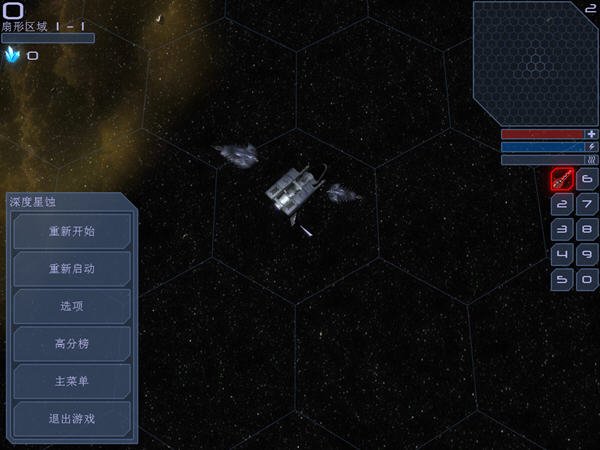The width and height of the screenshot is (600, 450).
Task: Click the hexagonal grid minimap
Action: coord(535,62)
